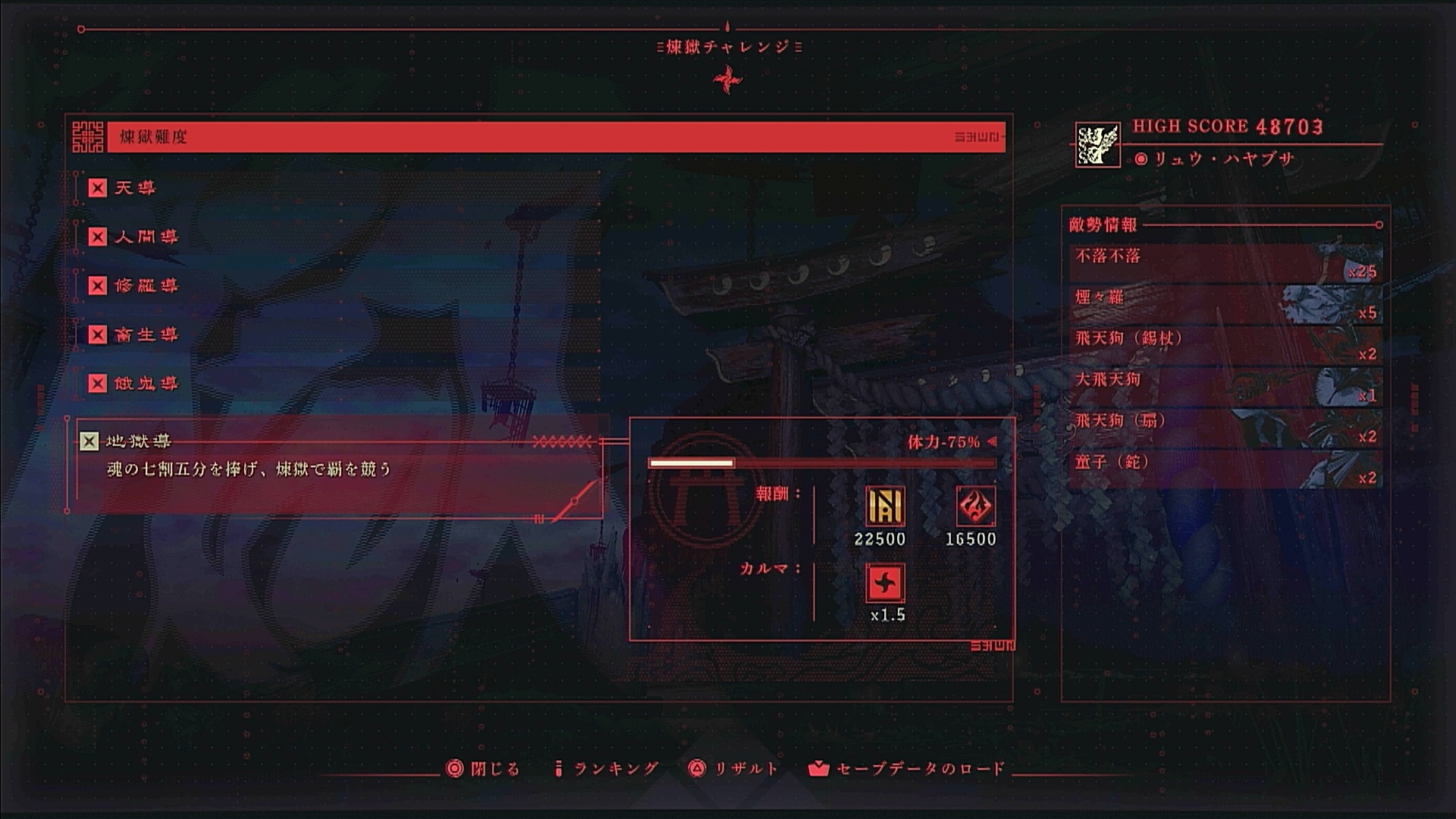The height and width of the screenshot is (819, 1456).
Task: Choose the 人間道 difficulty option
Action: tap(146, 237)
